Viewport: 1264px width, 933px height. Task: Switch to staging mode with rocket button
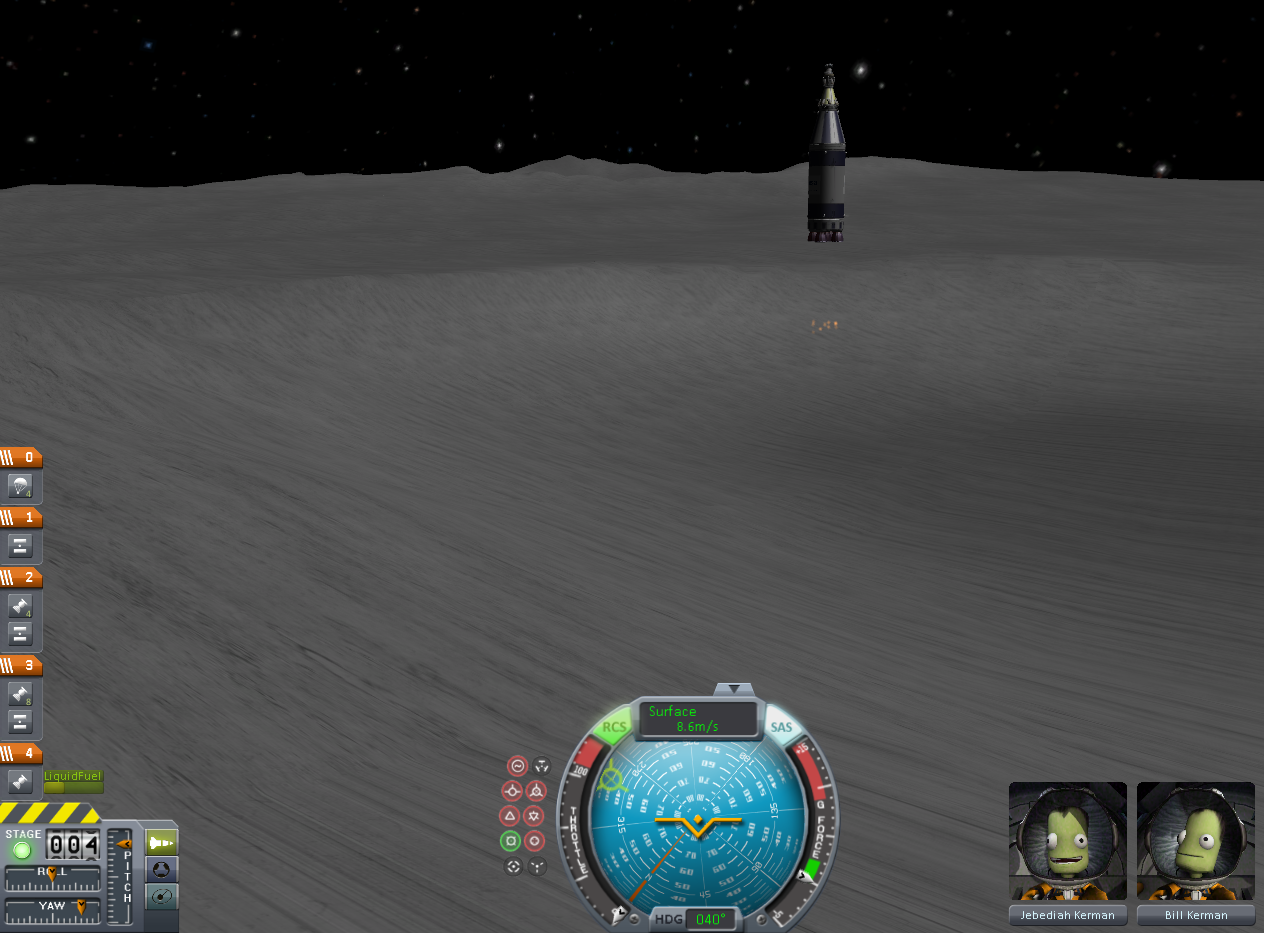pyautogui.click(x=161, y=843)
